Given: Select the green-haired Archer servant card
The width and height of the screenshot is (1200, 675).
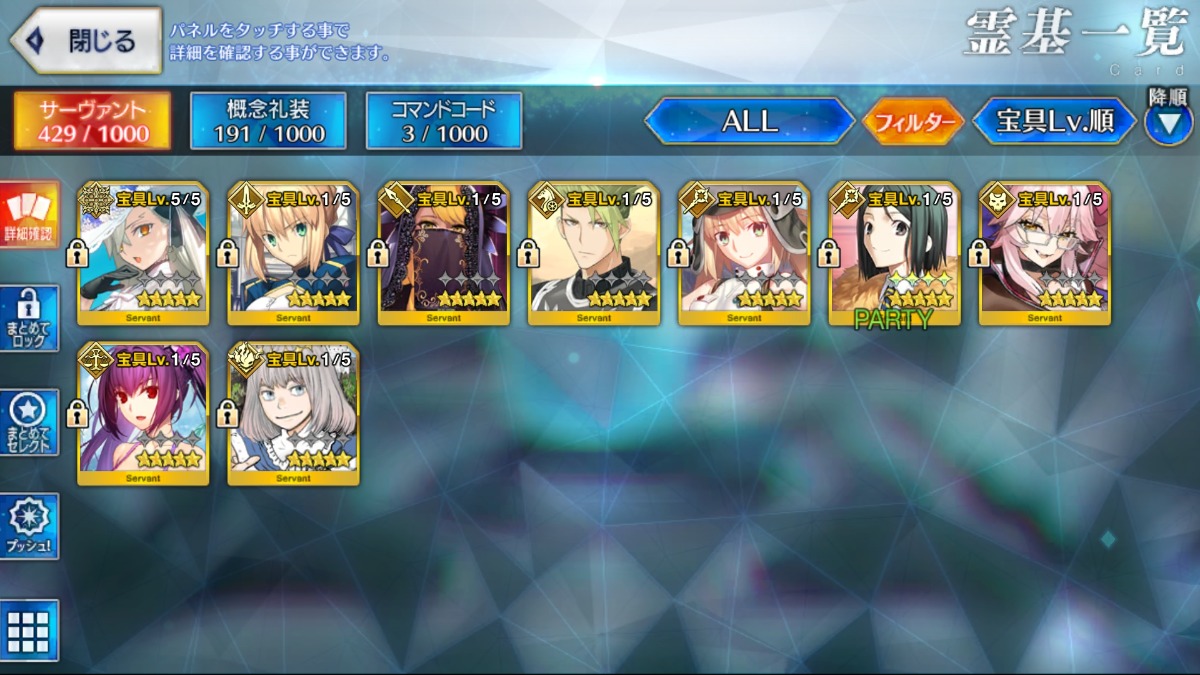Looking at the screenshot, I should point(593,253).
